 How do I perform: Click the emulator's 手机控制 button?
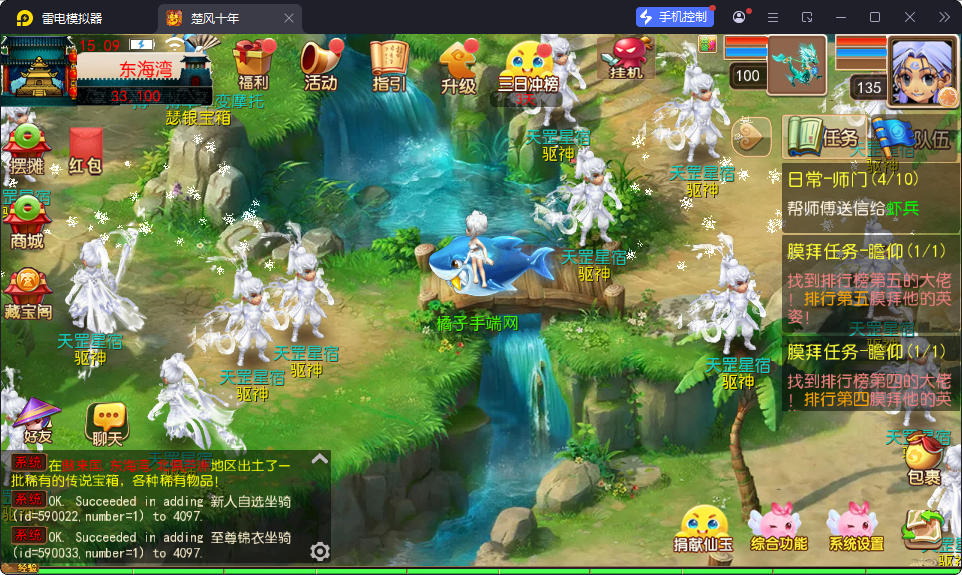[x=675, y=17]
